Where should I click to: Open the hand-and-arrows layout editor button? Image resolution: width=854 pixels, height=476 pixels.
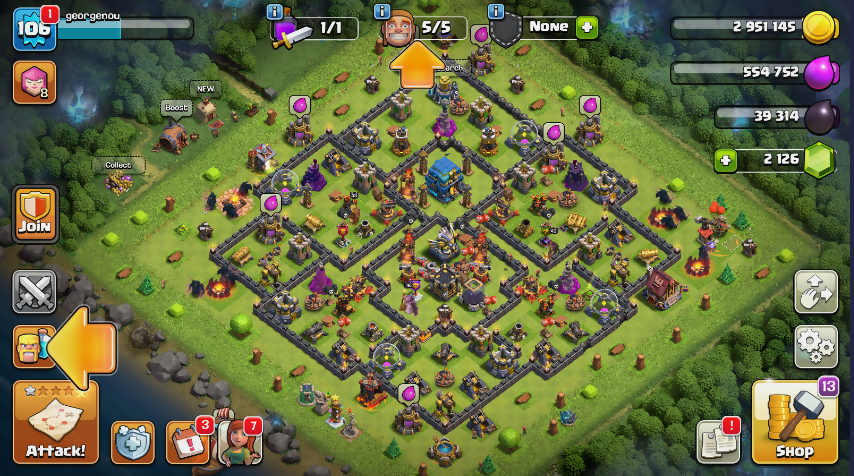[815, 291]
